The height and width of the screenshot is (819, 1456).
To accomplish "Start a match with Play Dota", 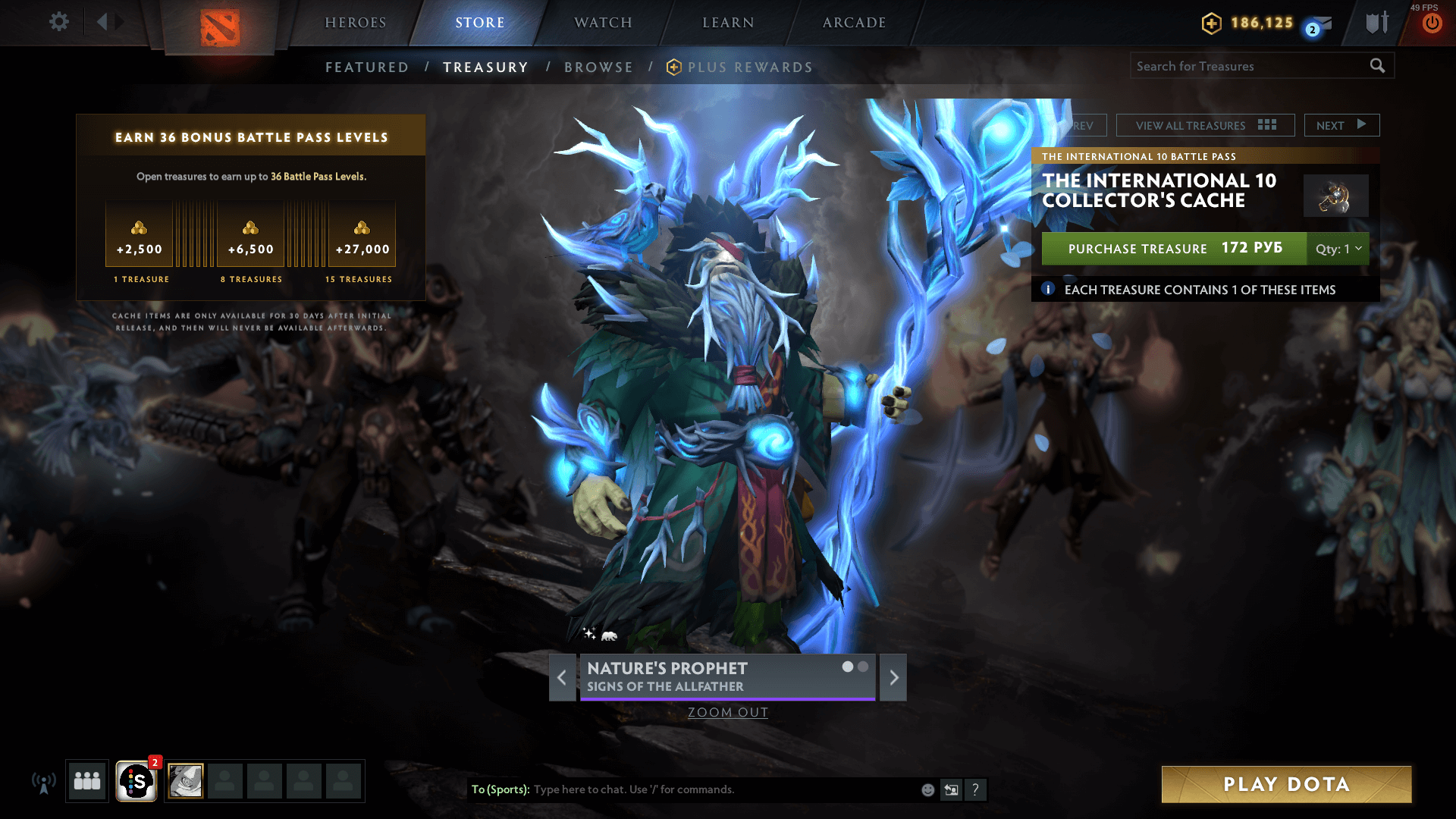I will click(x=1286, y=784).
